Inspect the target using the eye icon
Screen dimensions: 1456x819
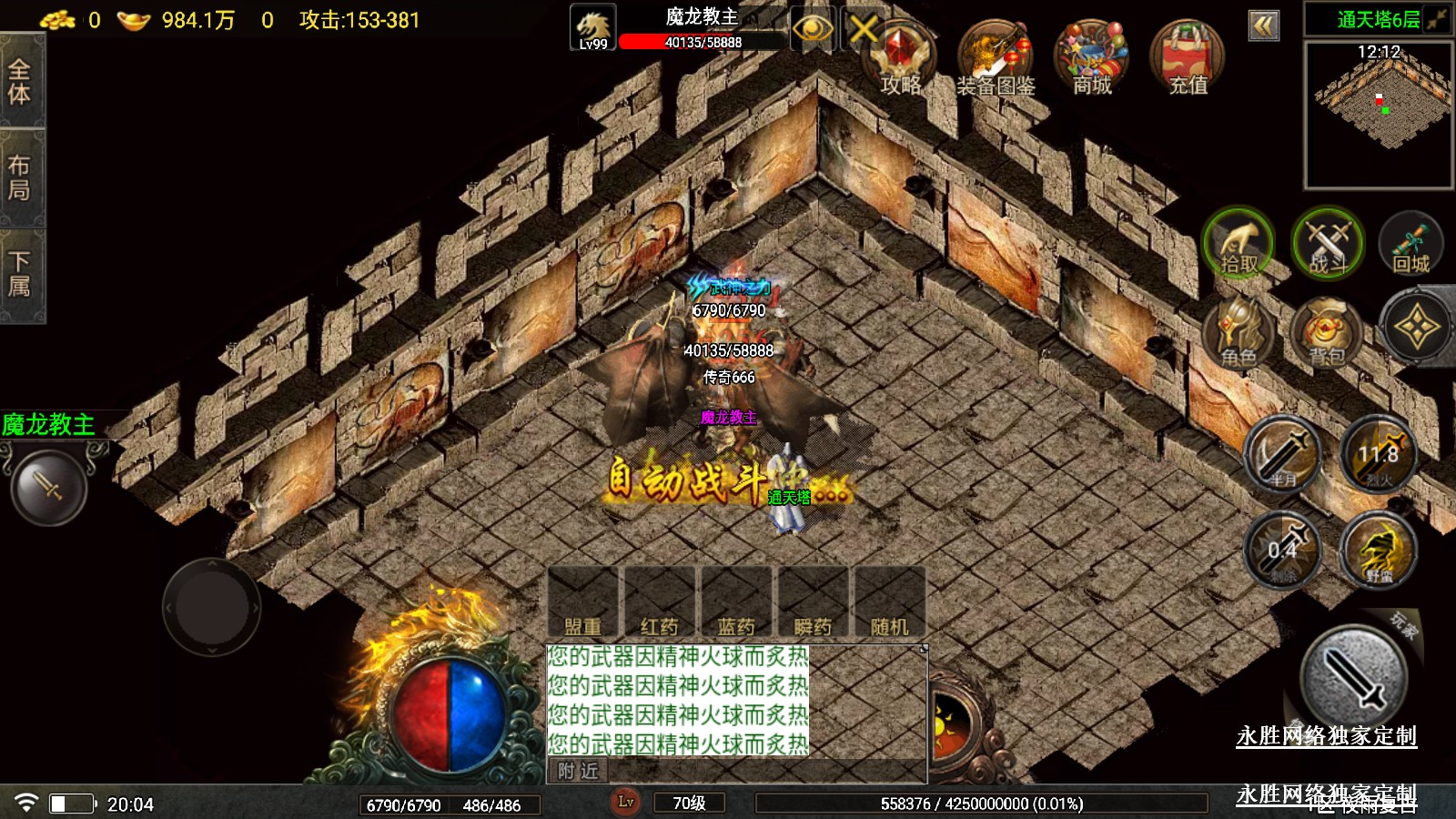coord(812,29)
